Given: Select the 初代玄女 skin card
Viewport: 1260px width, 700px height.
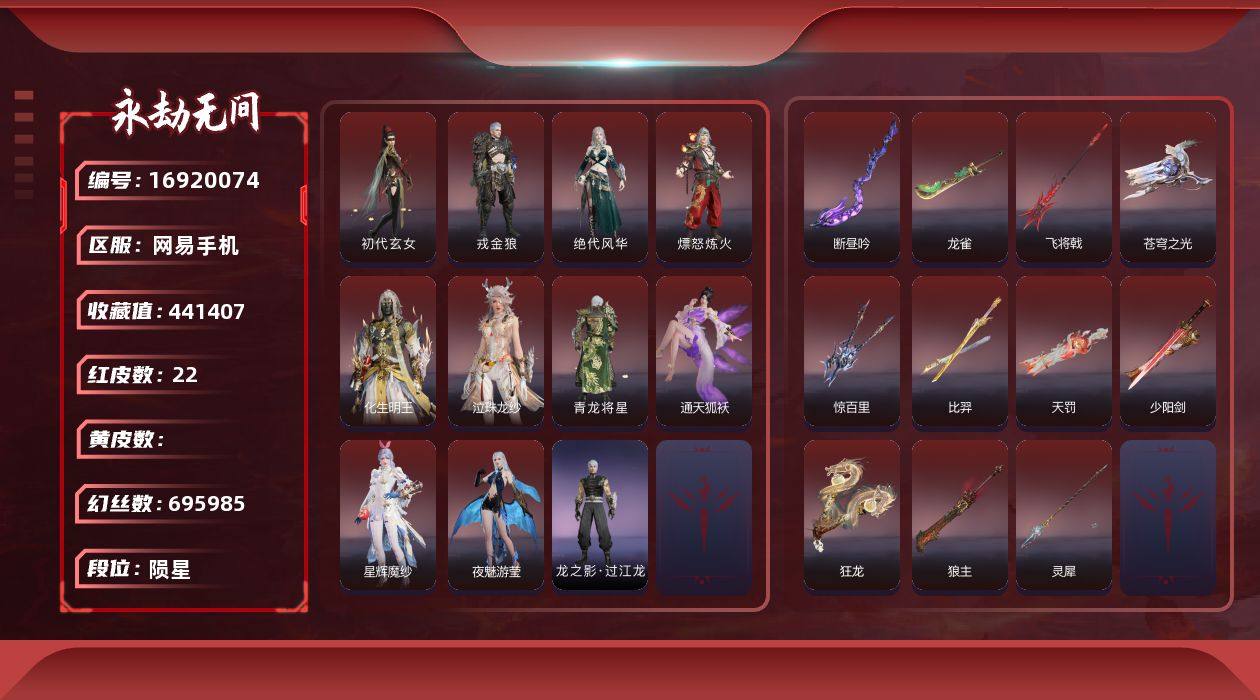Looking at the screenshot, I should [x=388, y=187].
